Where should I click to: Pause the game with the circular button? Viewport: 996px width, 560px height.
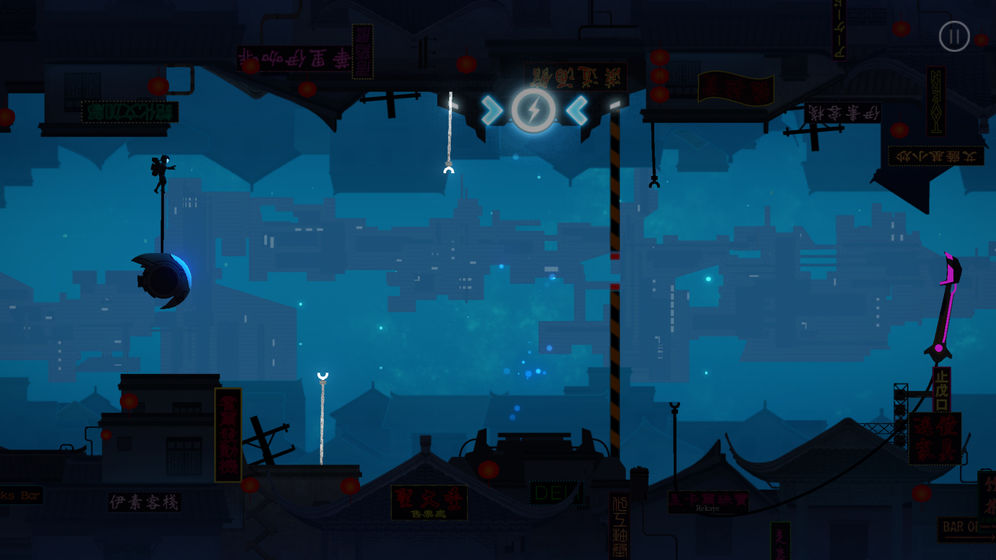pyautogui.click(x=954, y=37)
